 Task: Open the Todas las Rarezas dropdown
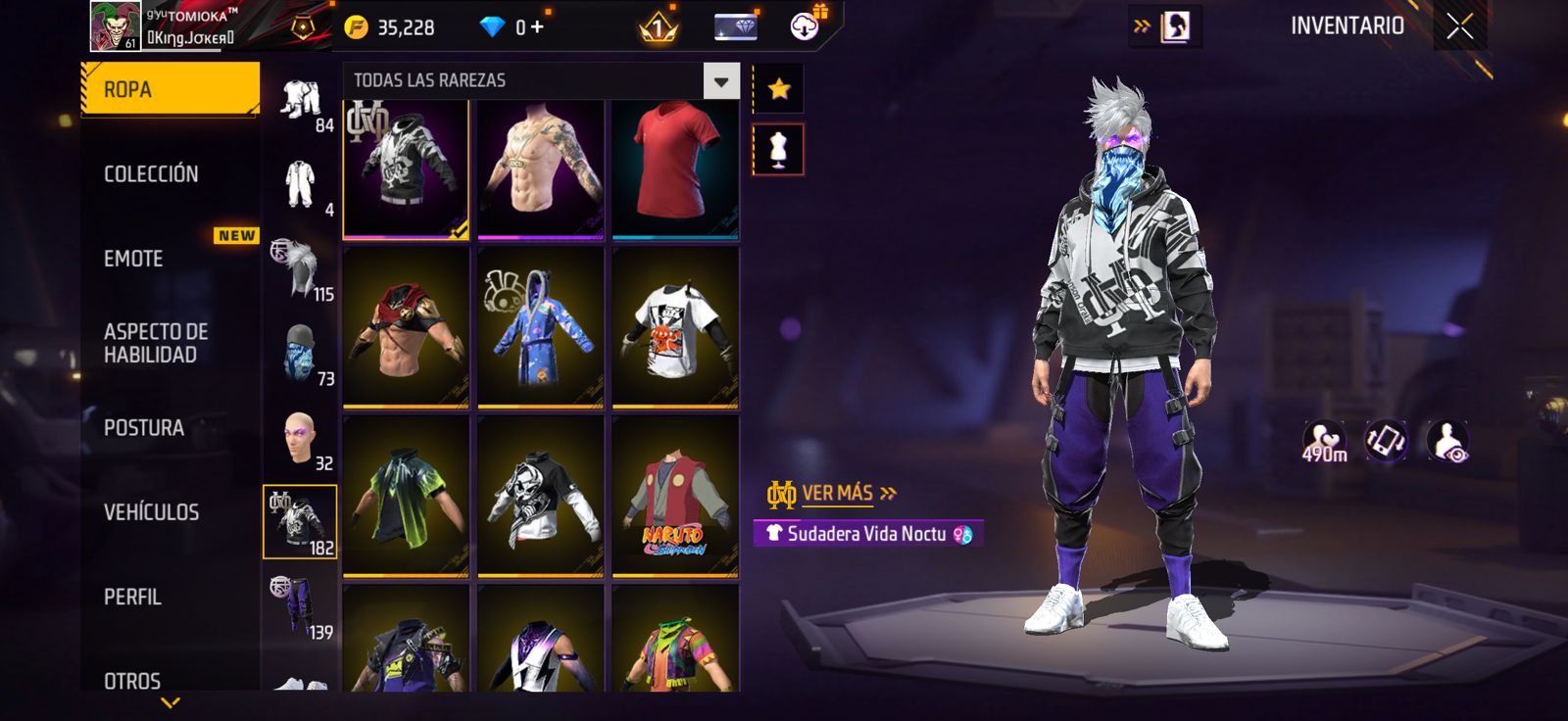[720, 81]
